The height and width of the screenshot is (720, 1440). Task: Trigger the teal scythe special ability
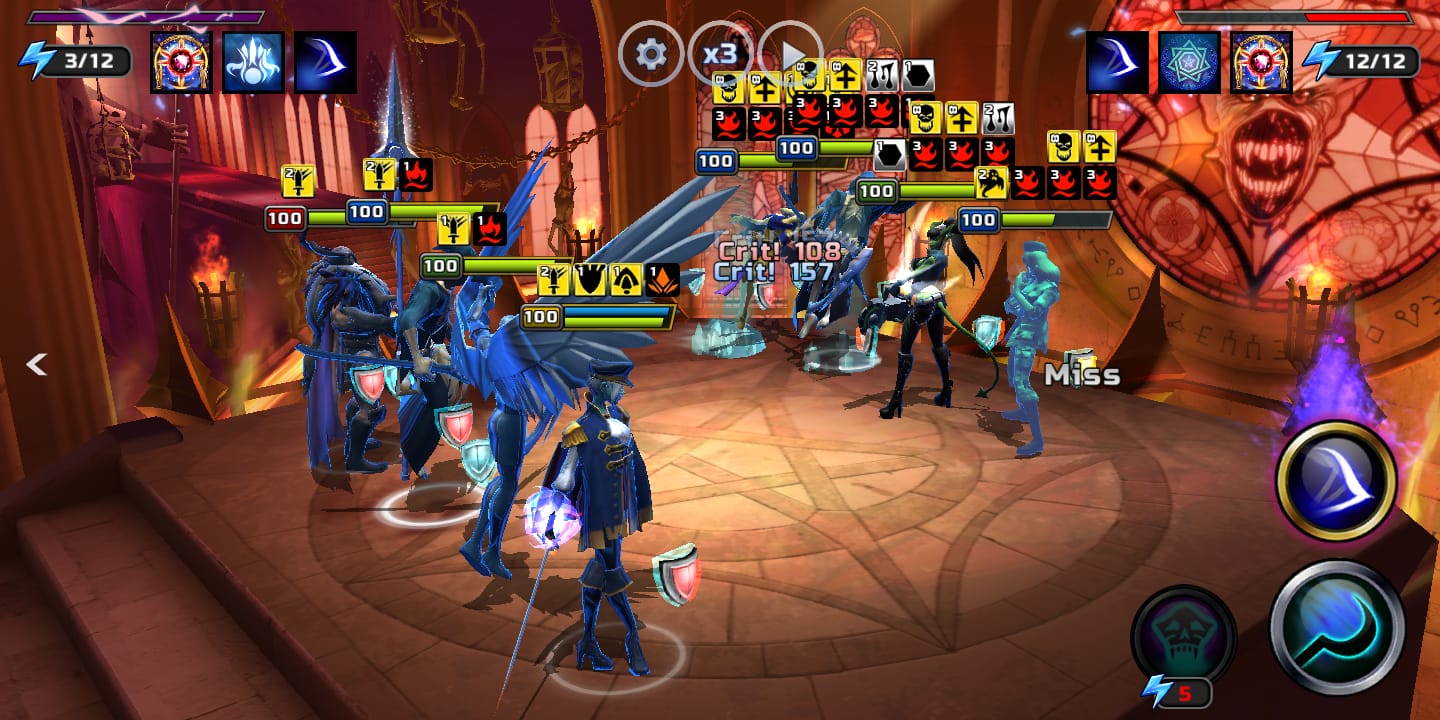1337,627
